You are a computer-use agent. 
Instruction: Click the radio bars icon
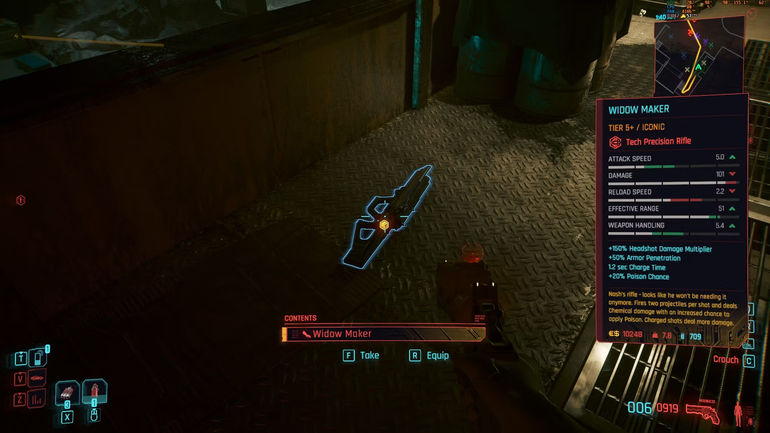[x=38, y=399]
